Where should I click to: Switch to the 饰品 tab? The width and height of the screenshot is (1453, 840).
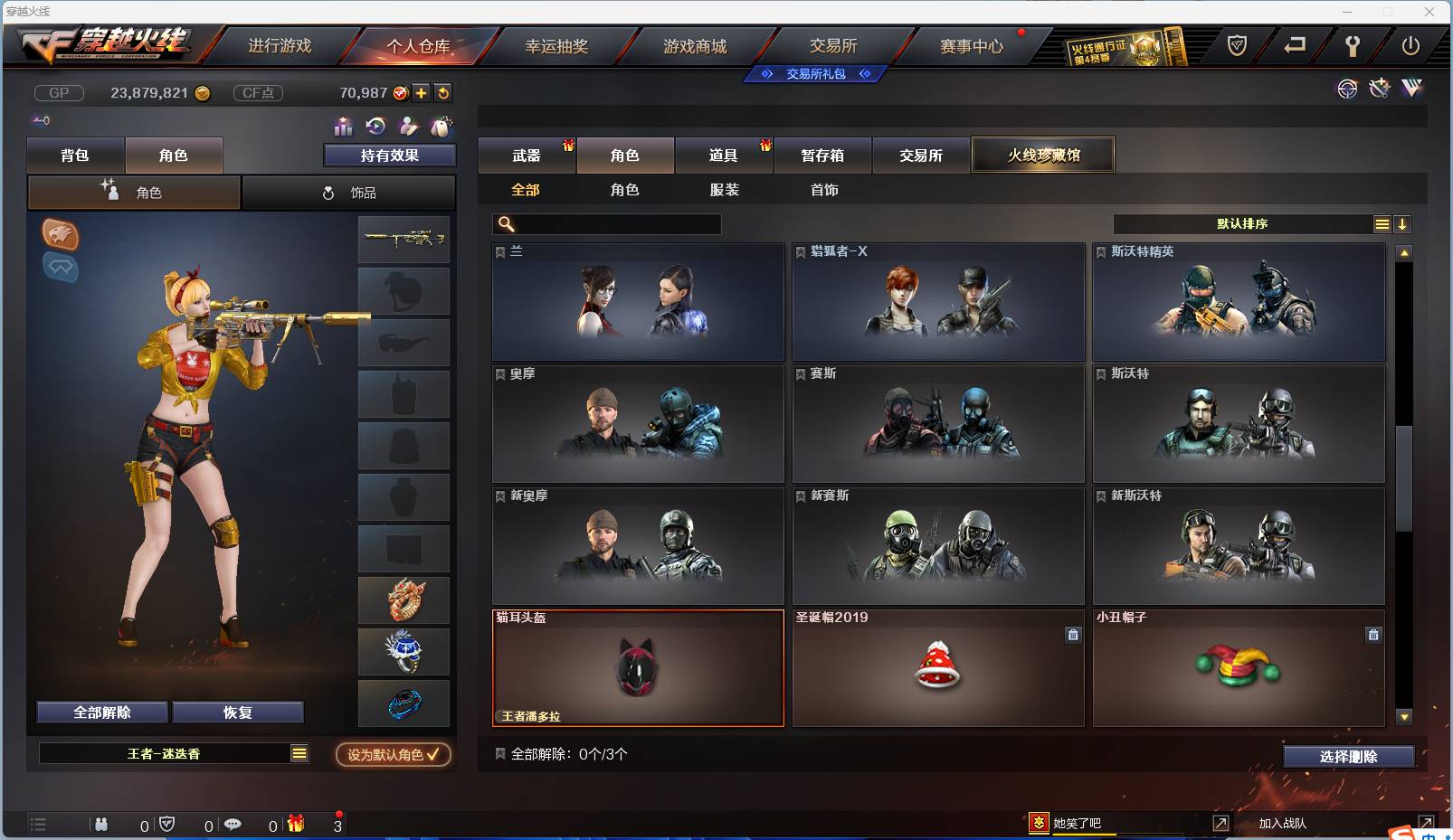pyautogui.click(x=348, y=192)
